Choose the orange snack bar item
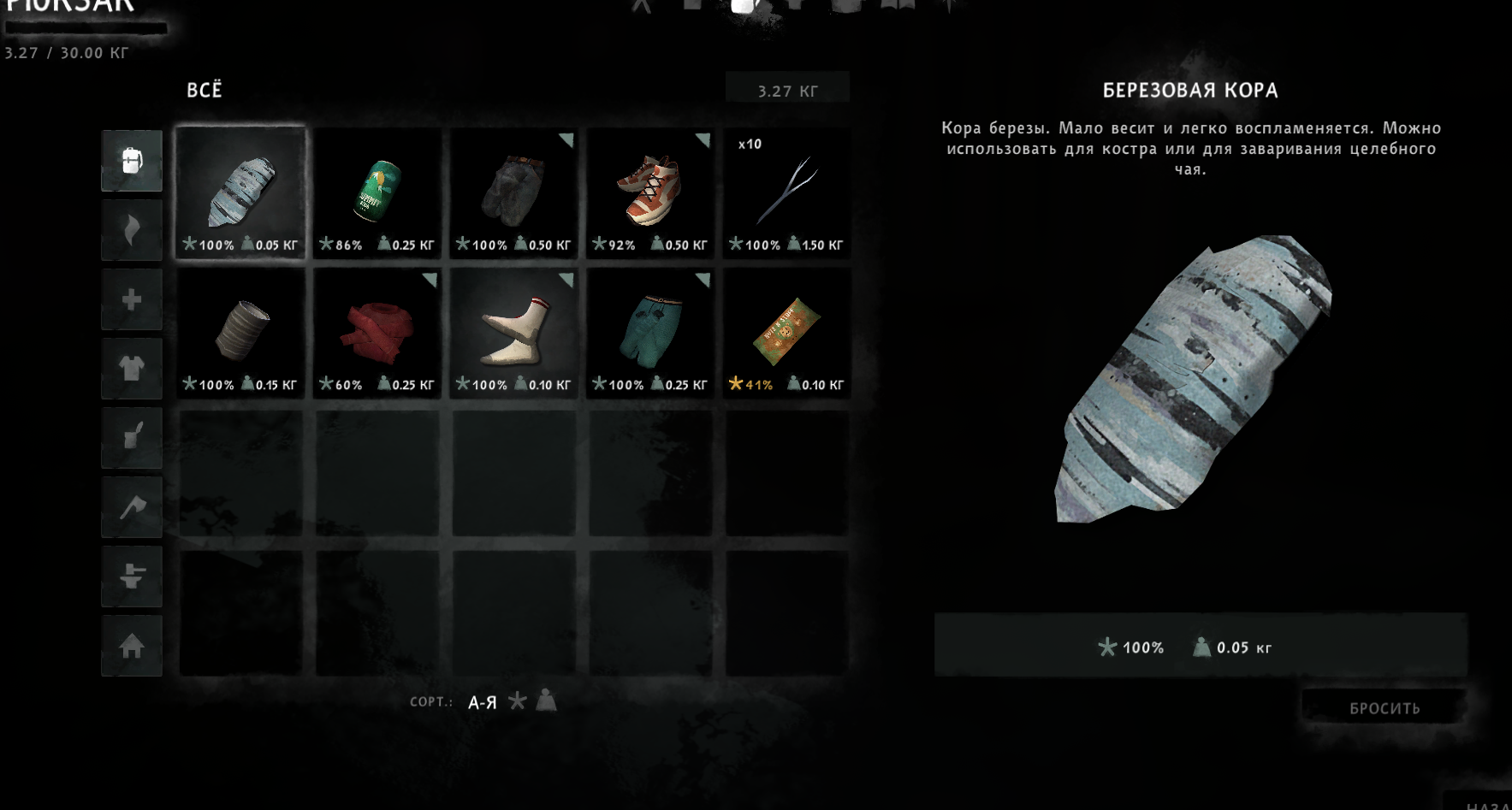This screenshot has width=1512, height=810. point(786,332)
